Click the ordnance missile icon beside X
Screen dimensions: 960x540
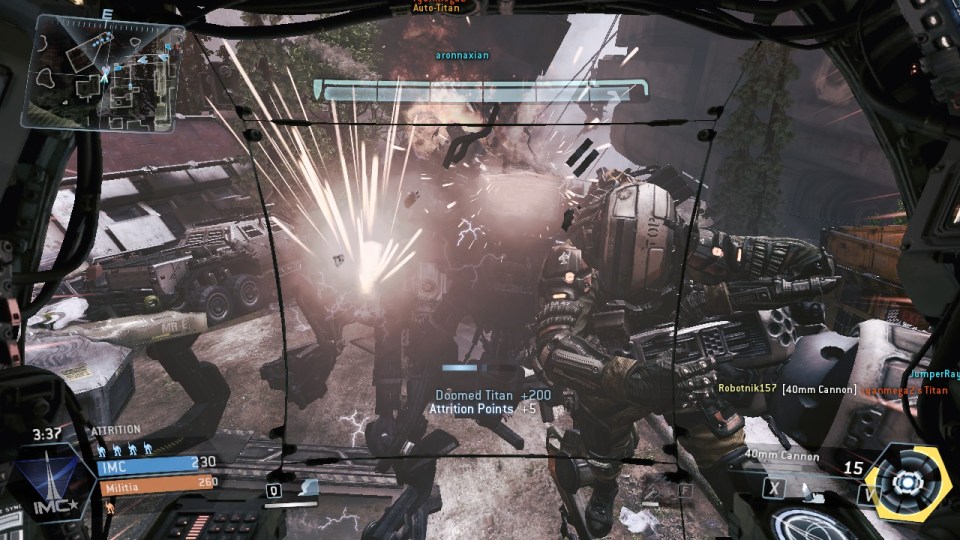point(805,488)
